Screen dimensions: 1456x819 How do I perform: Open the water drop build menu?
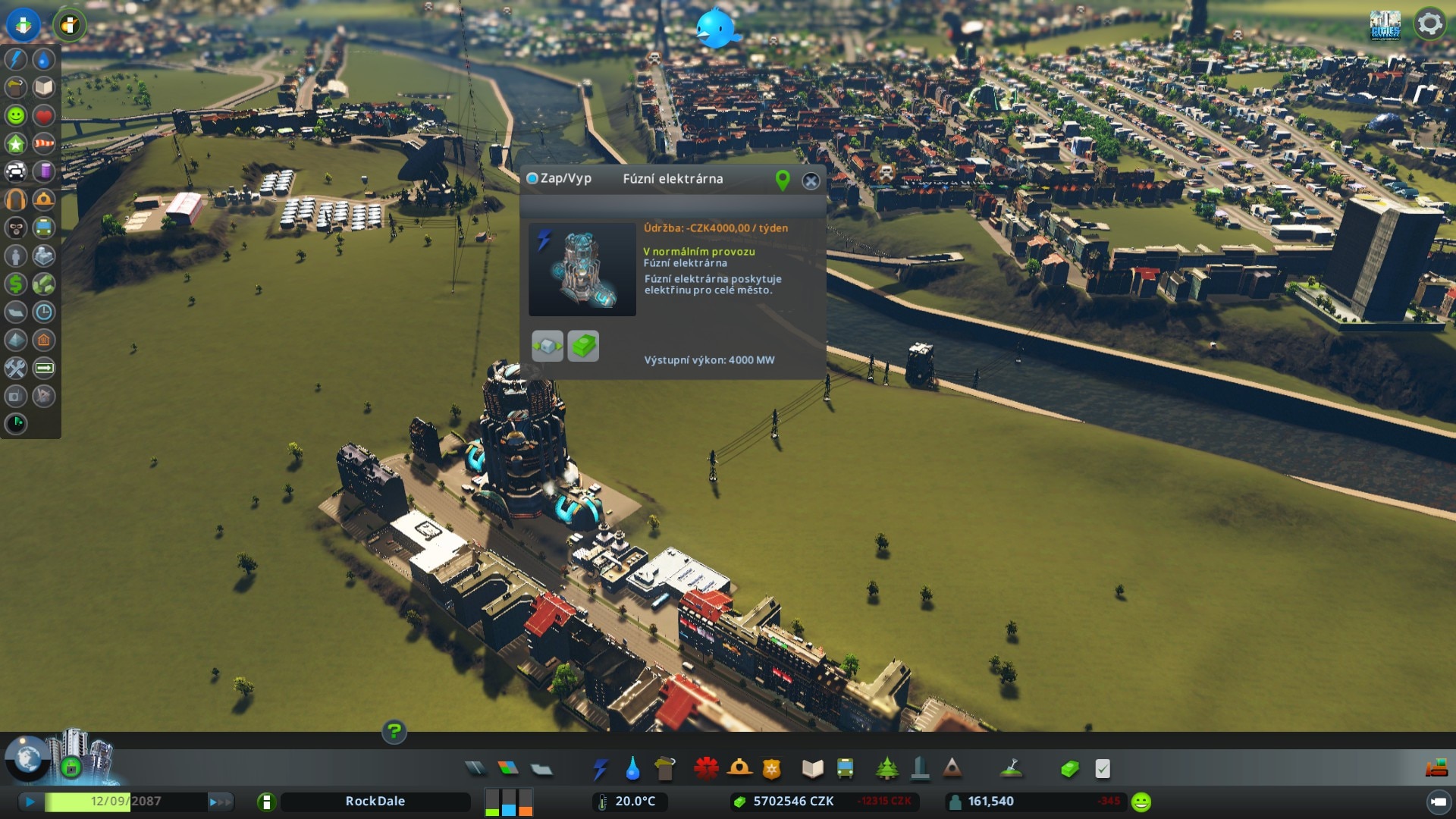click(x=632, y=769)
